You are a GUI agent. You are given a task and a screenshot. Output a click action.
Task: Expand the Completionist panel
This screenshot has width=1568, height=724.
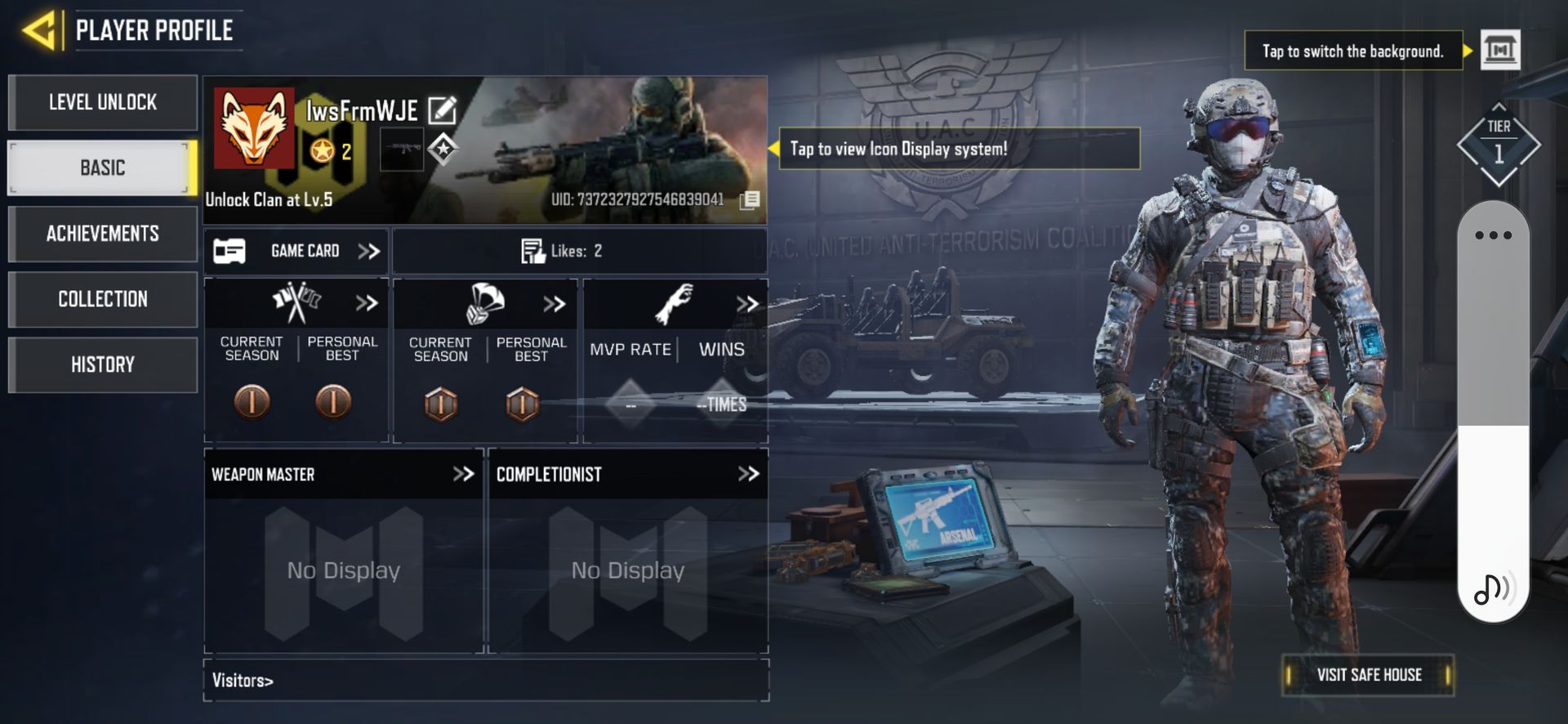coord(748,474)
